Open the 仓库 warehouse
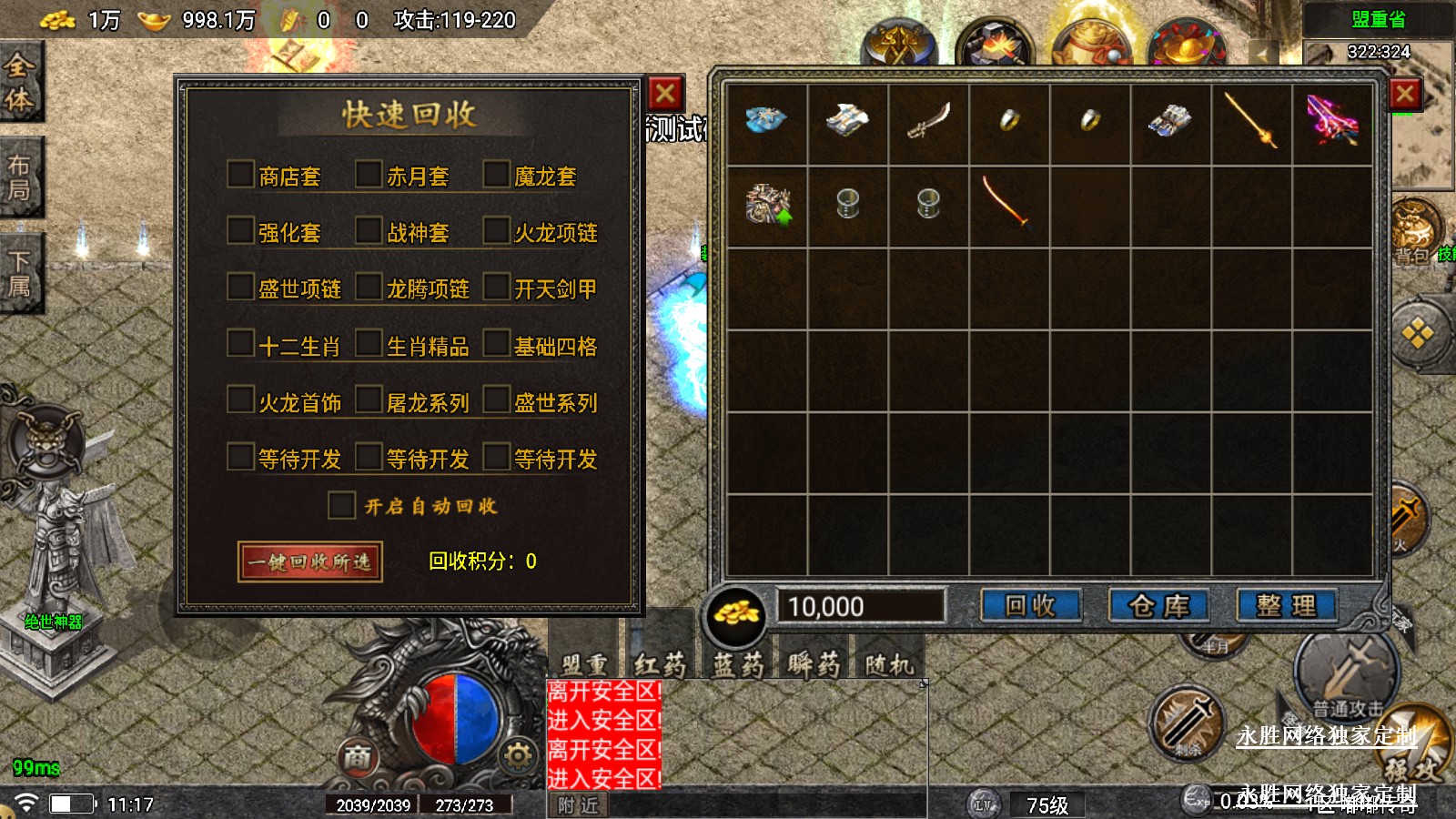Image resolution: width=1456 pixels, height=819 pixels. pos(1158,606)
